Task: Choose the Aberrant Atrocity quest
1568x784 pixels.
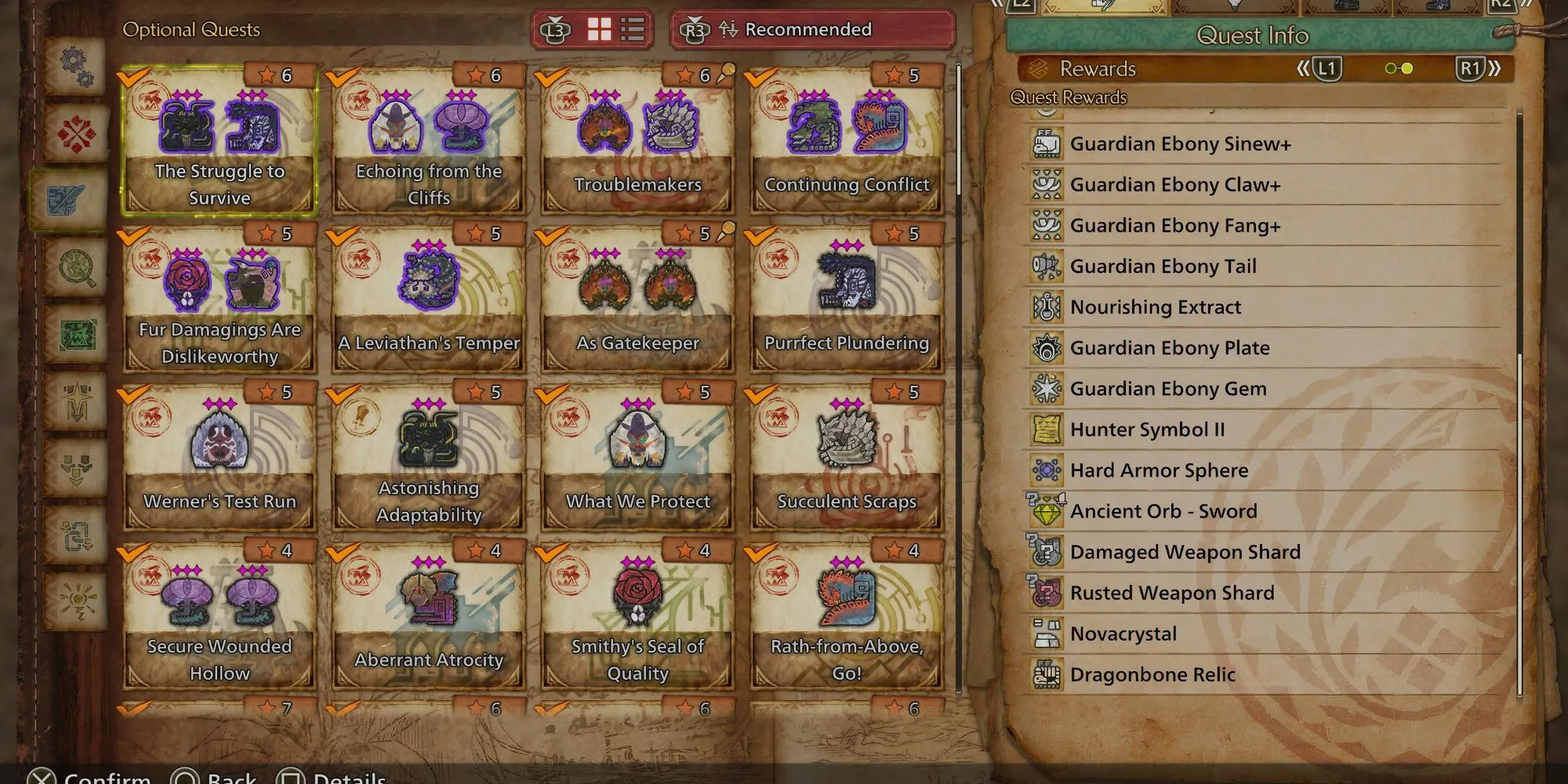Action: tap(428, 616)
